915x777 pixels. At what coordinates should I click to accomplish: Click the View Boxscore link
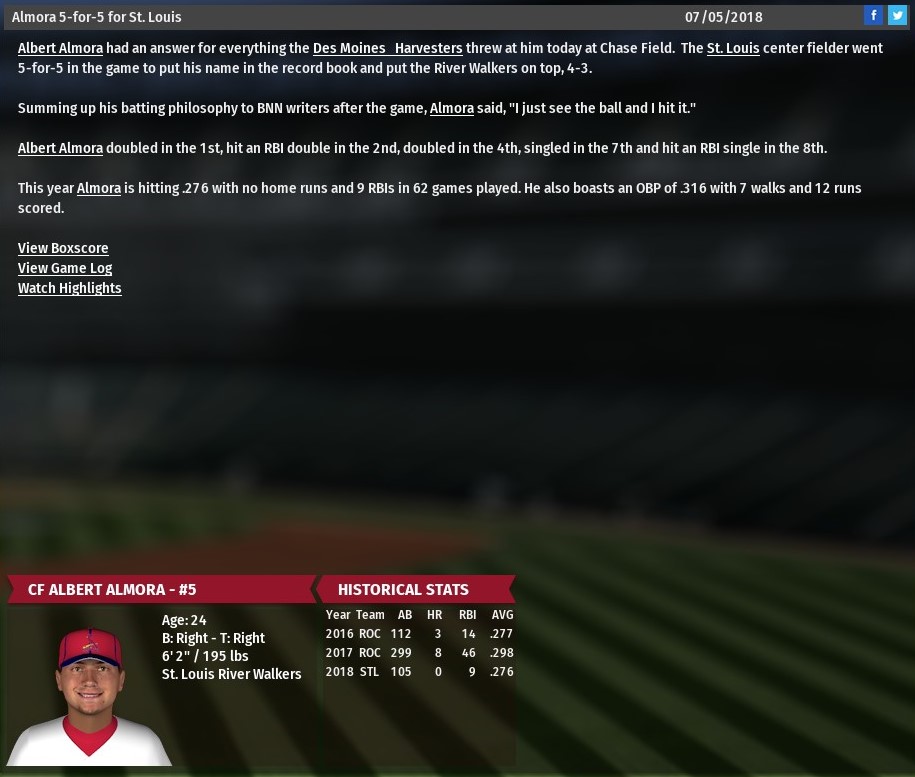click(63, 248)
